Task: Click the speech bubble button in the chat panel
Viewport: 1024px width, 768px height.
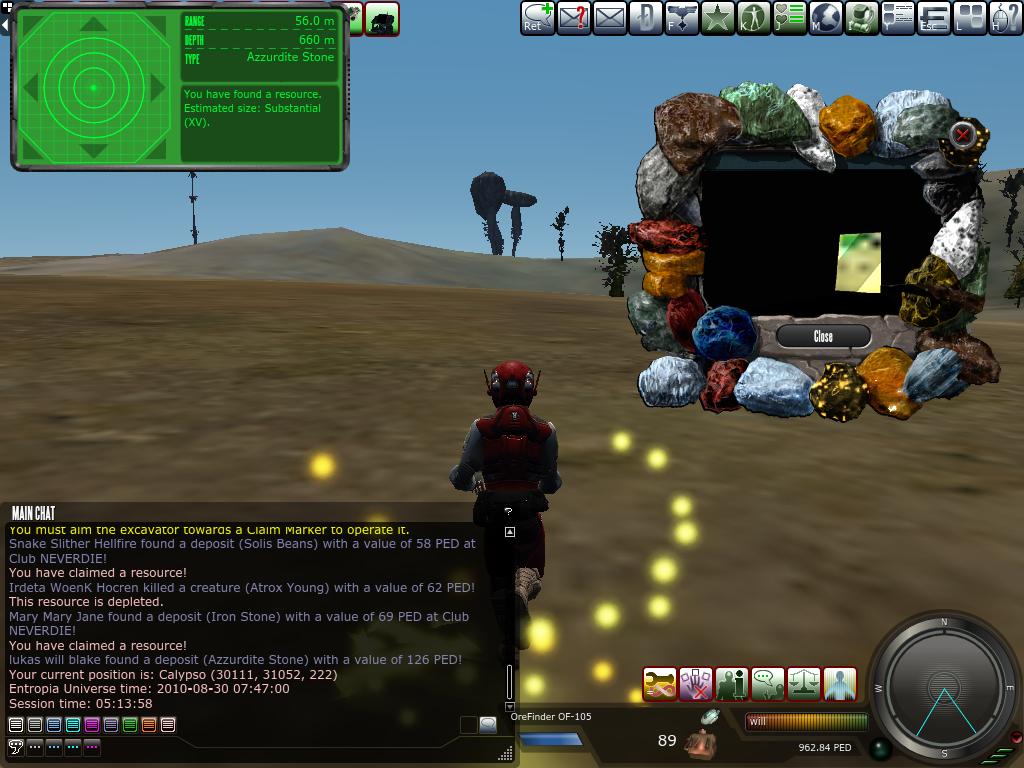Action: pyautogui.click(x=488, y=725)
